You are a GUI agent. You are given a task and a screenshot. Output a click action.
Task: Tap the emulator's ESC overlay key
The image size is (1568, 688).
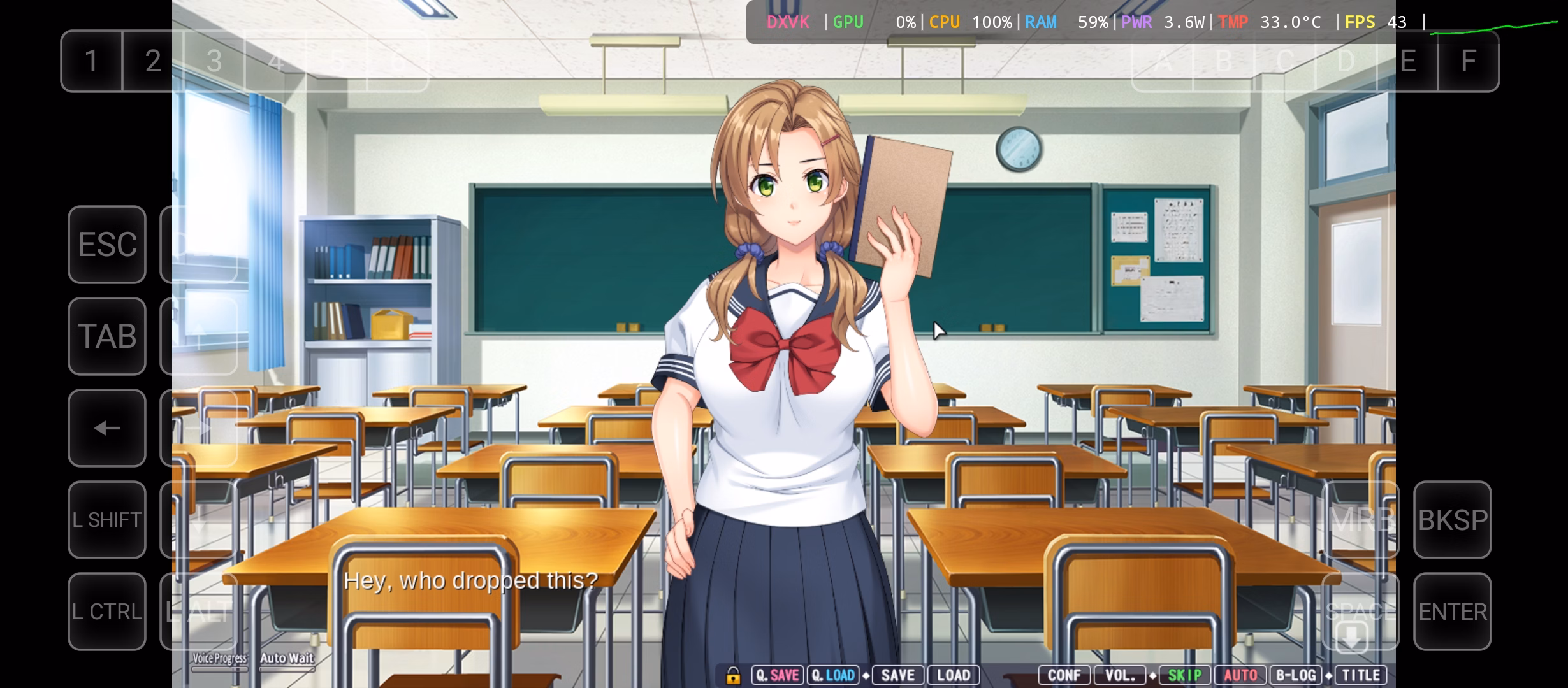click(x=107, y=245)
